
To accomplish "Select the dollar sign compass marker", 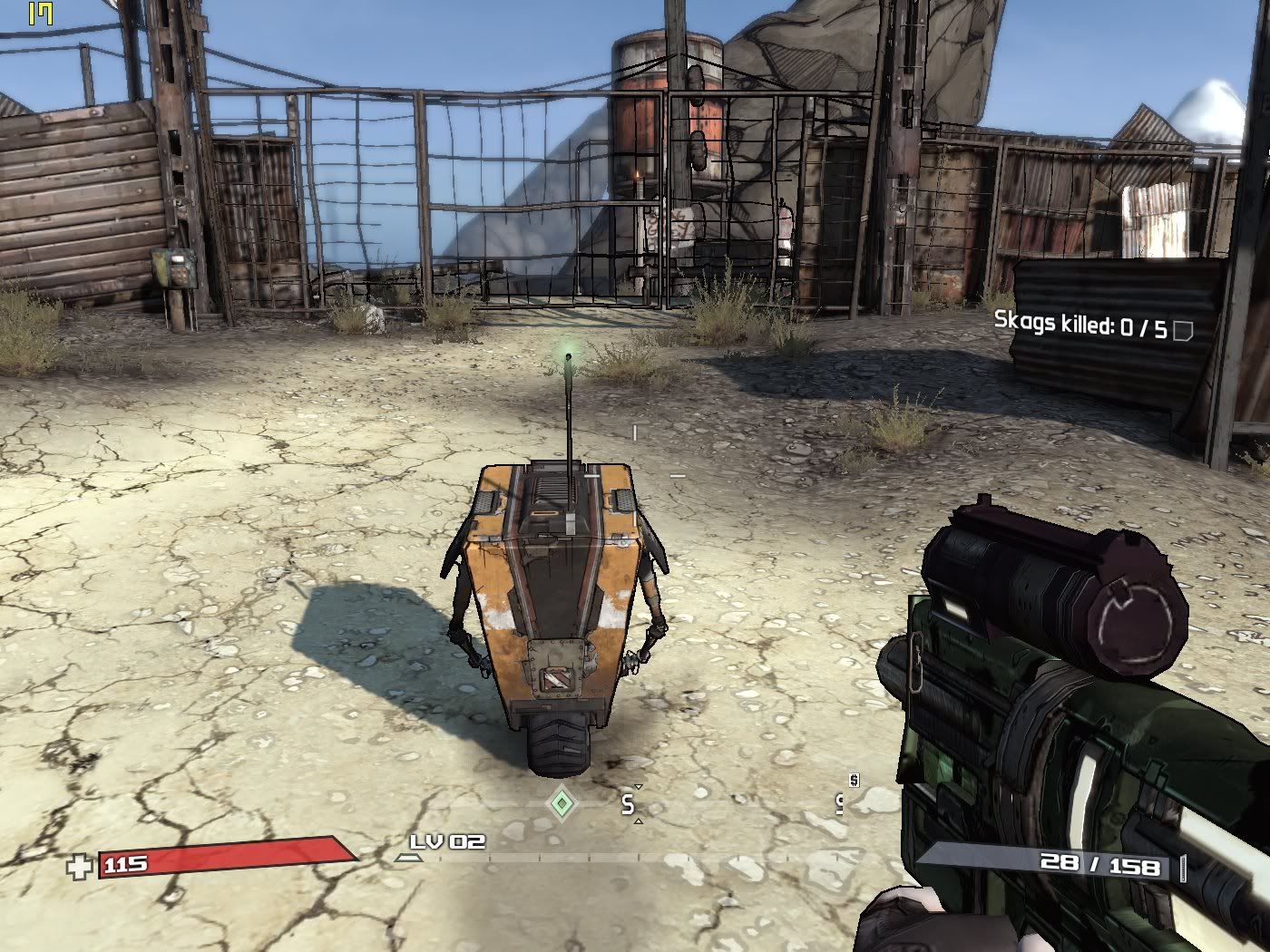I will [854, 780].
